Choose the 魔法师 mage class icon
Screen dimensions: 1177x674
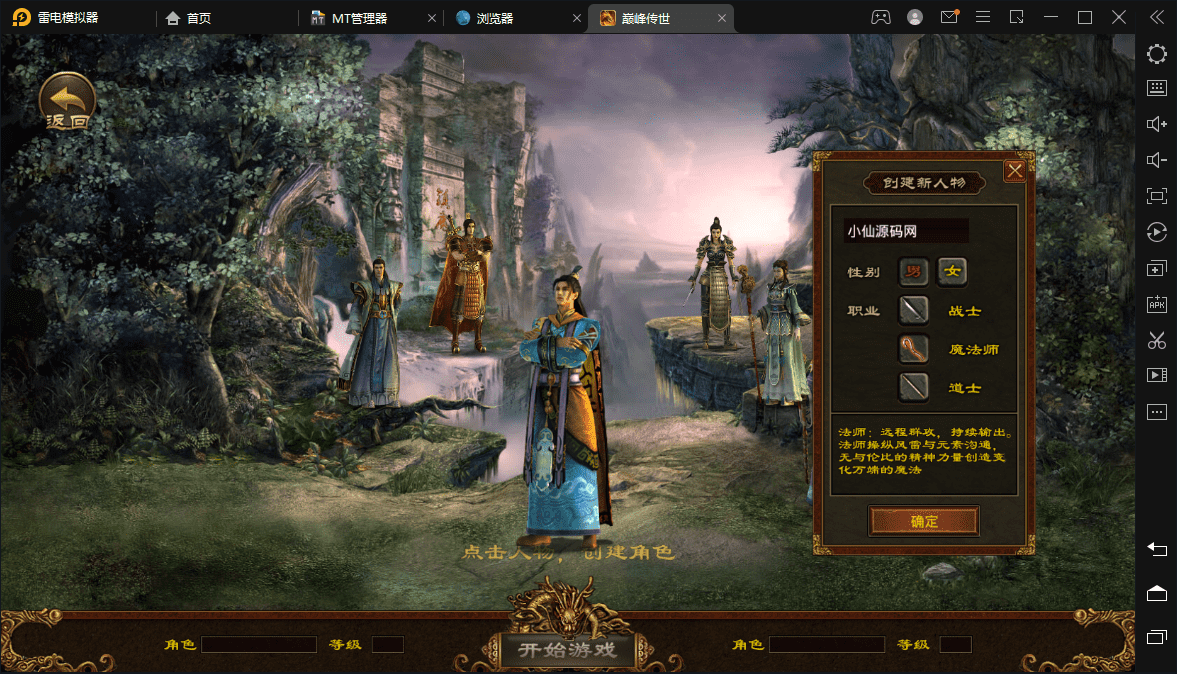913,349
